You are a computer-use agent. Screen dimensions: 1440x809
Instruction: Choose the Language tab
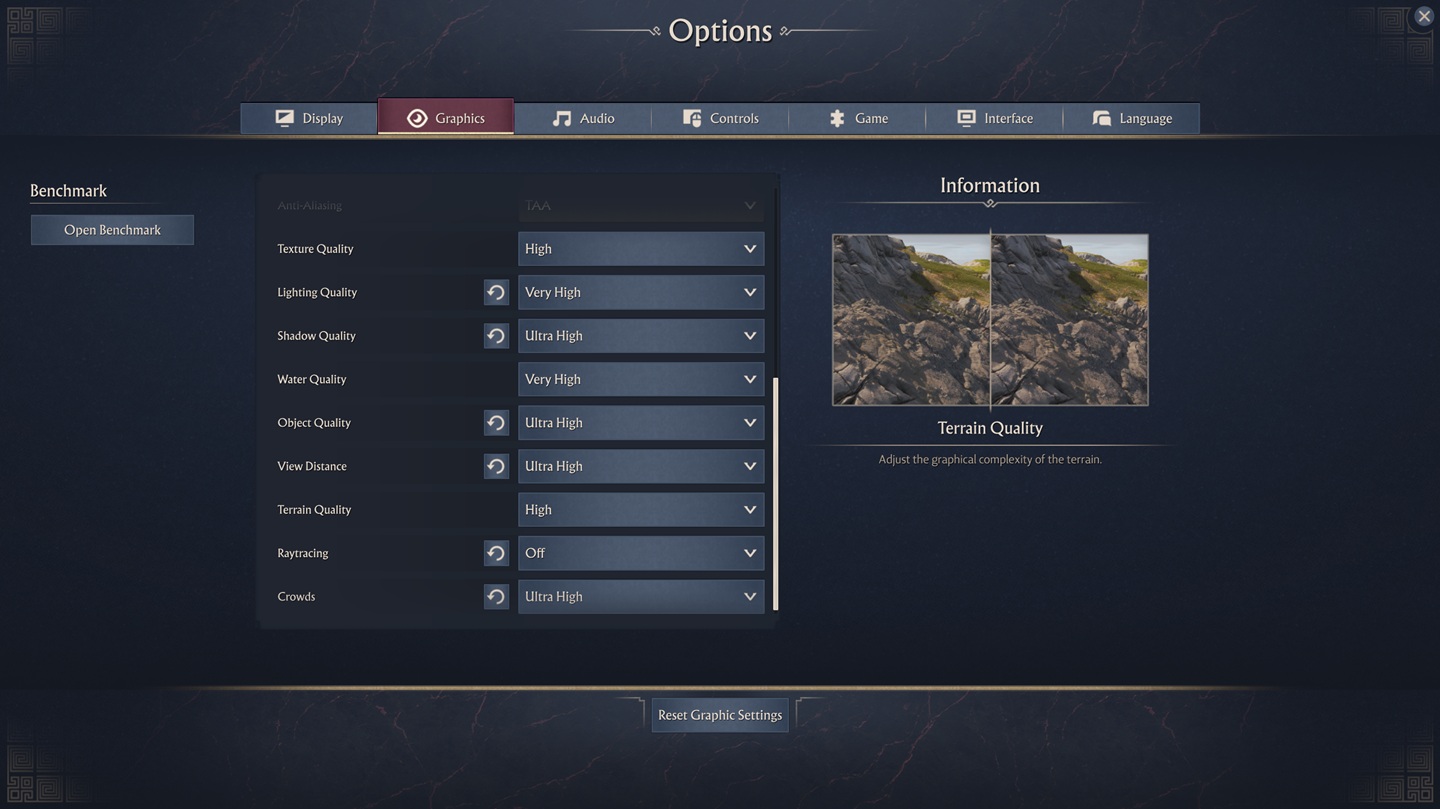[x=1131, y=118]
